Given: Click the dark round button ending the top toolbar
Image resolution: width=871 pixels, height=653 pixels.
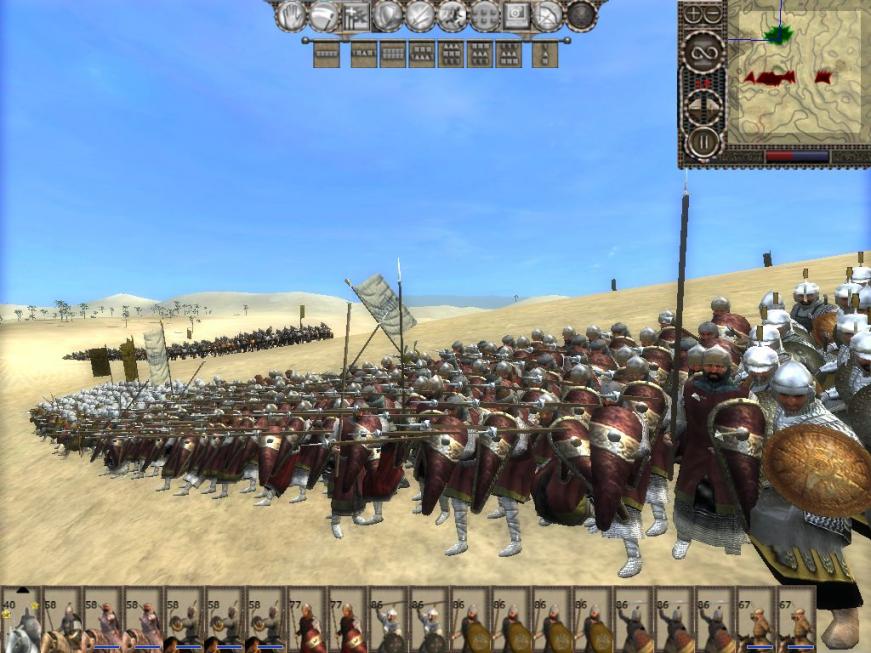Looking at the screenshot, I should [x=581, y=15].
